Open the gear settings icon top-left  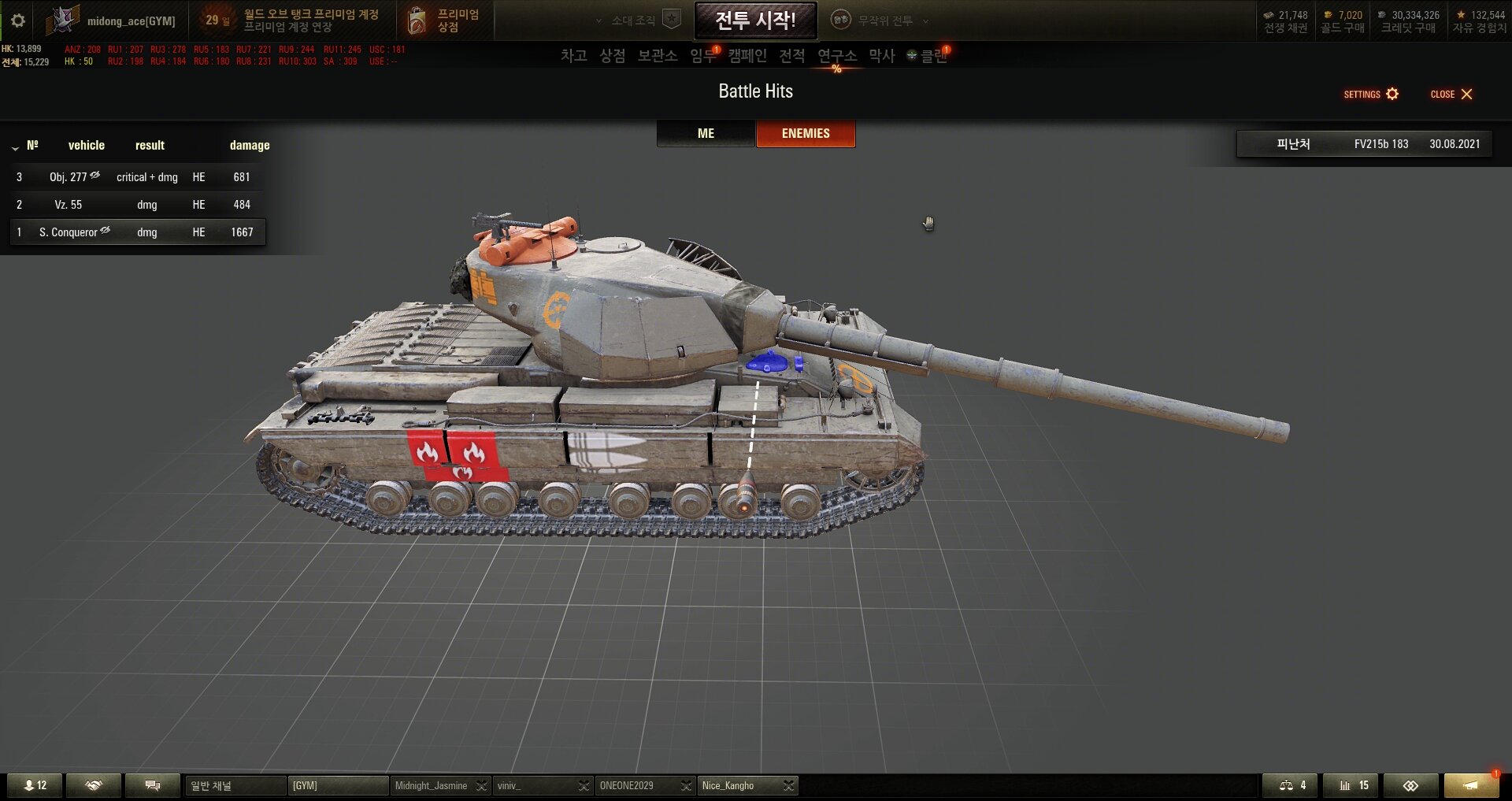point(18,20)
